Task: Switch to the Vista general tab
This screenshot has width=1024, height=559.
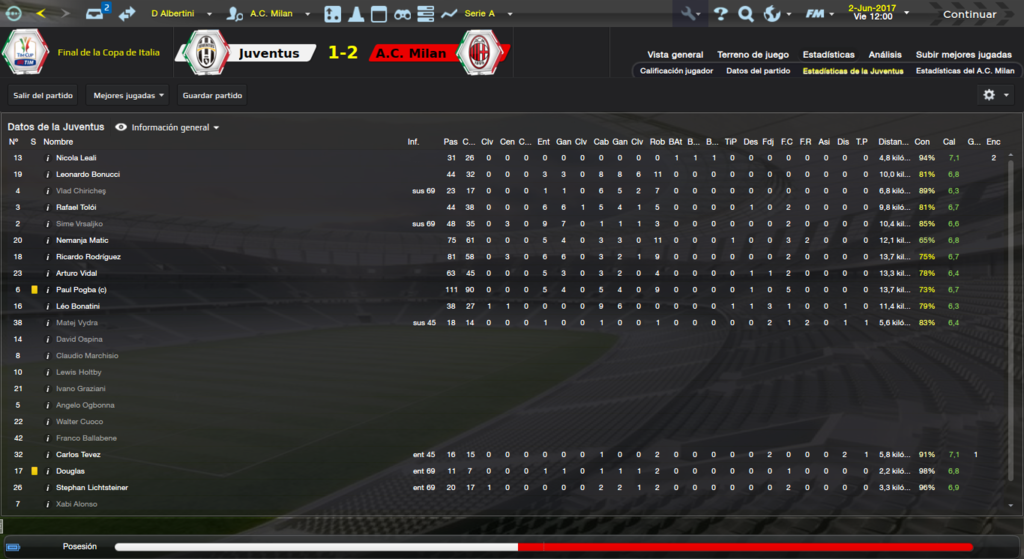Action: (x=675, y=55)
